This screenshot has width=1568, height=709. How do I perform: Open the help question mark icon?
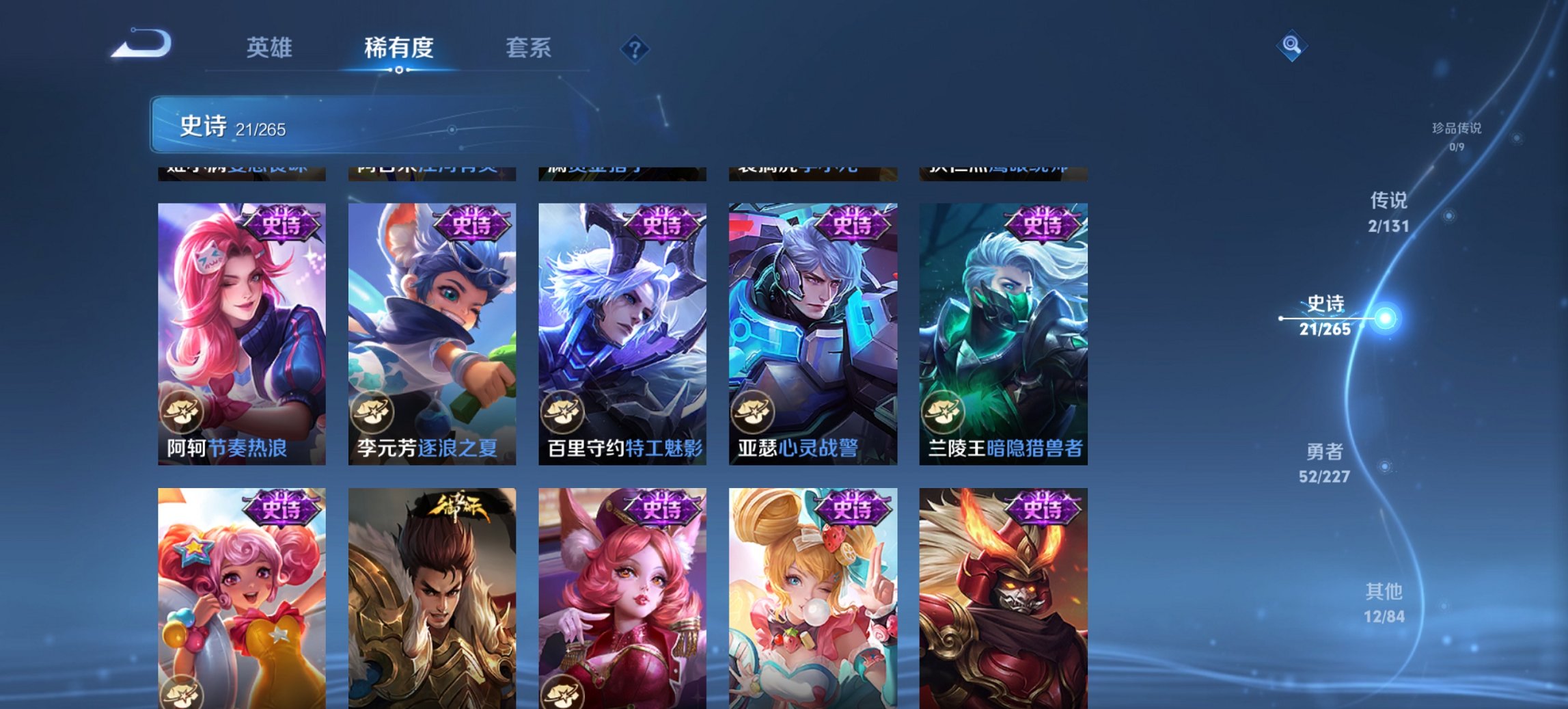coord(634,48)
